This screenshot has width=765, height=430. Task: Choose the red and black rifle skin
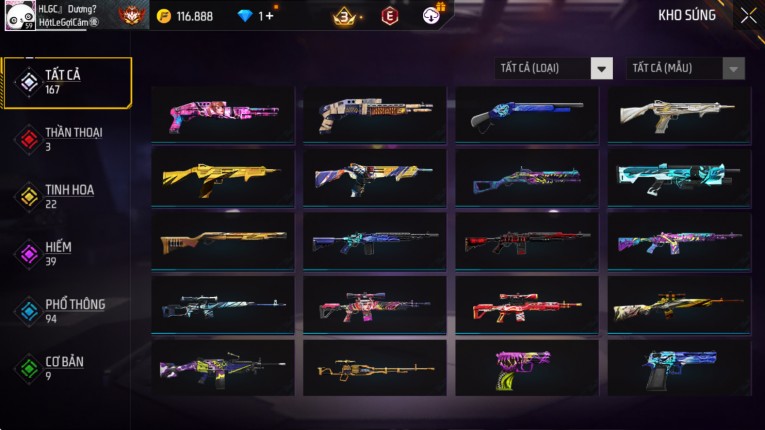(x=527, y=241)
